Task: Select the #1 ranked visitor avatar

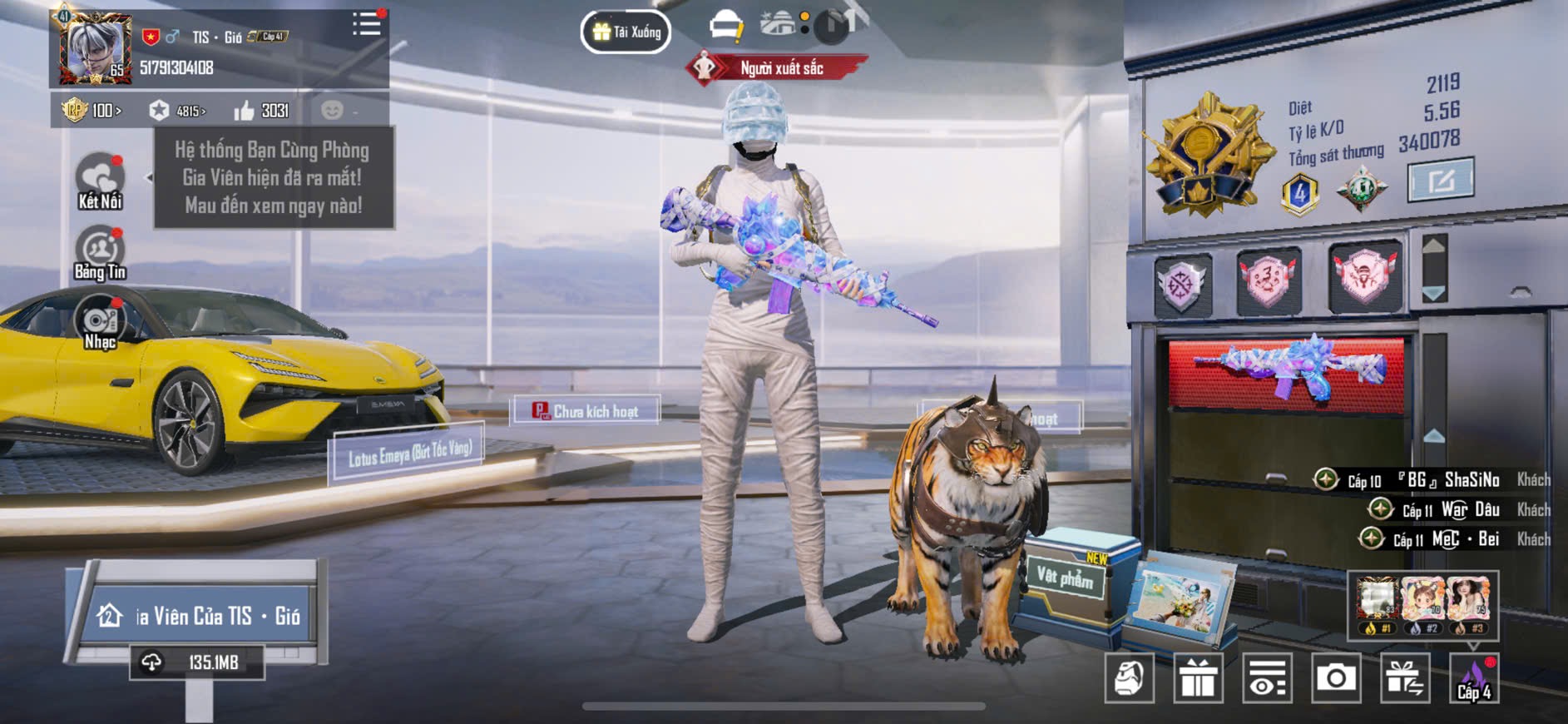Action: point(1377,604)
